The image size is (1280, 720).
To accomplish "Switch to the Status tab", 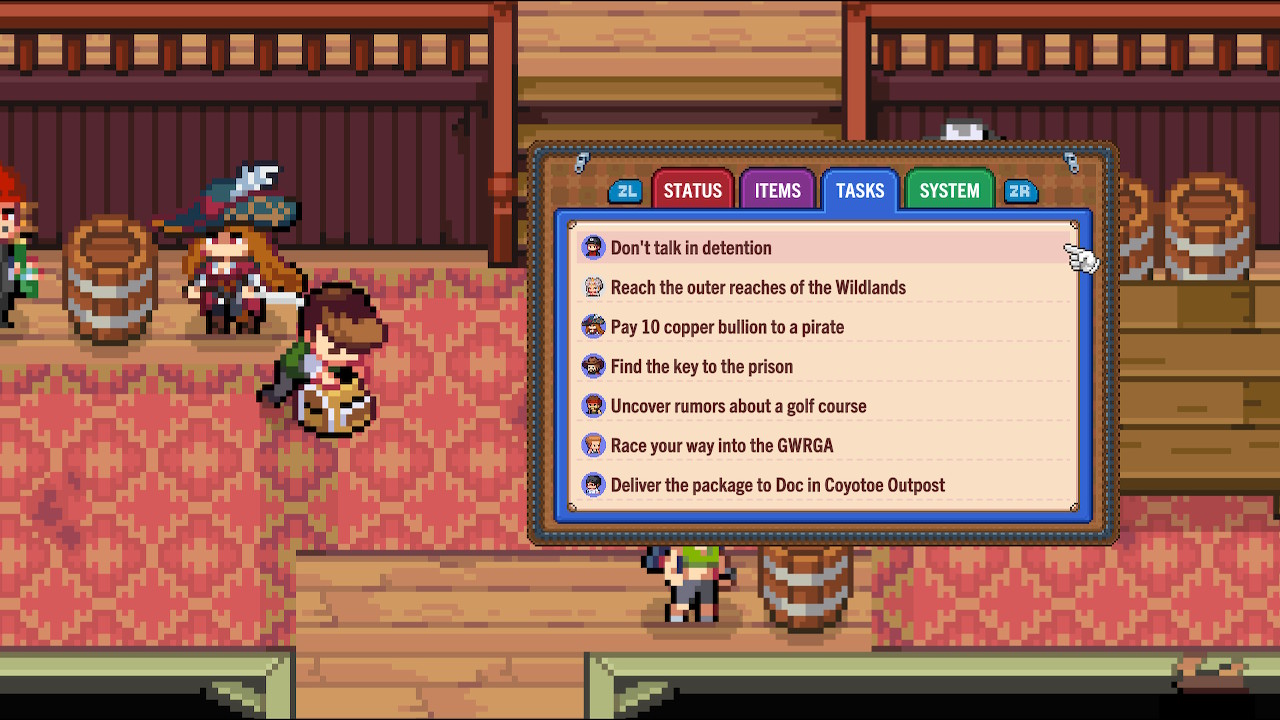I will [692, 190].
